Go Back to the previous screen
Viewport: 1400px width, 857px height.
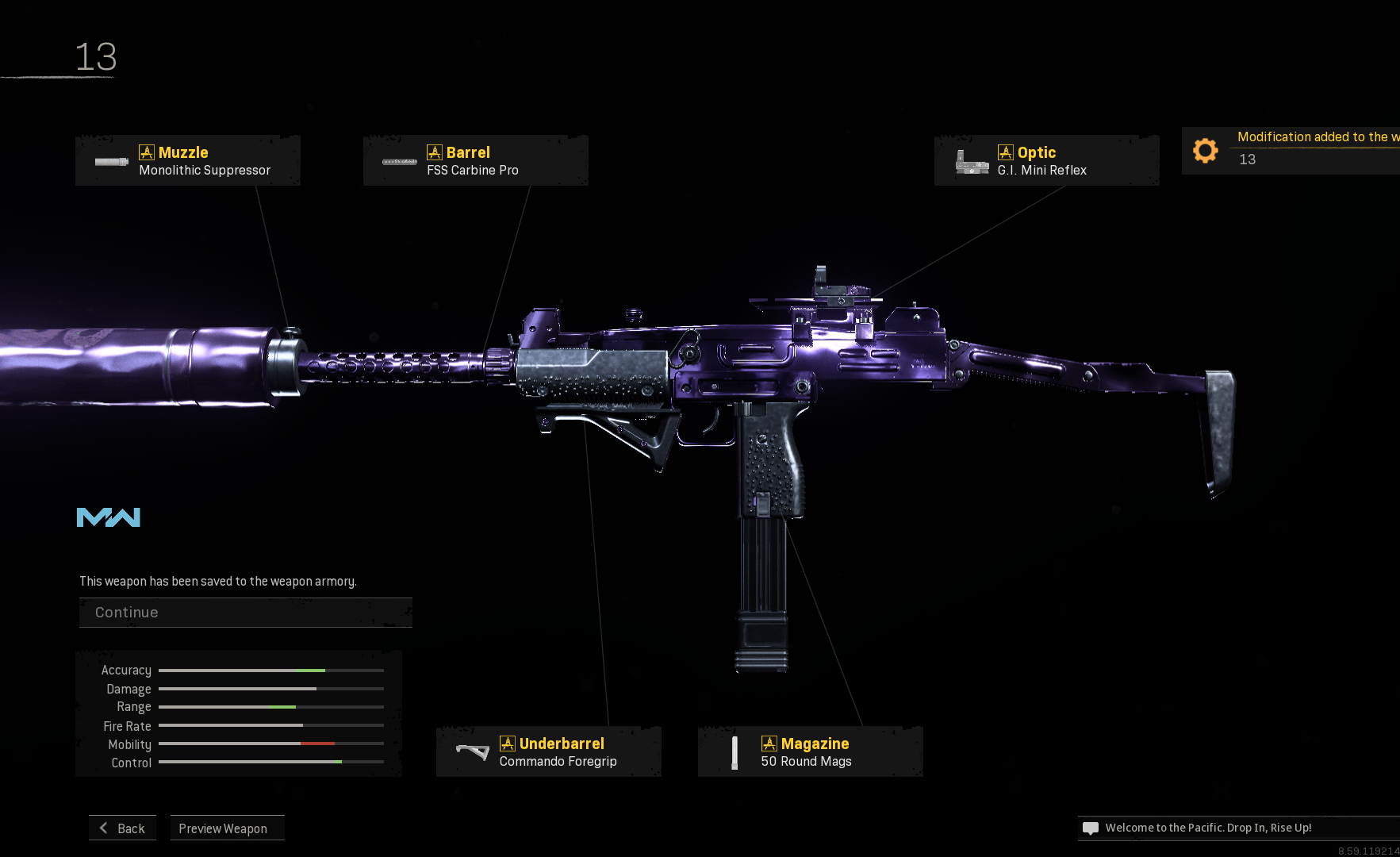pos(123,828)
